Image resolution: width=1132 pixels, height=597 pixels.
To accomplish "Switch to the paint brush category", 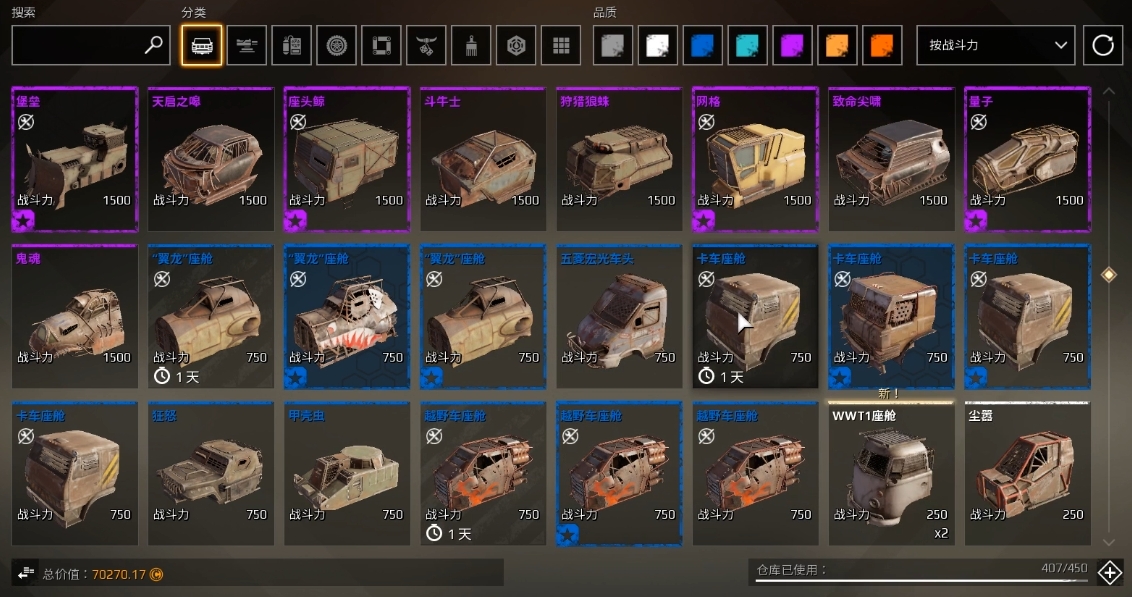I will point(470,45).
